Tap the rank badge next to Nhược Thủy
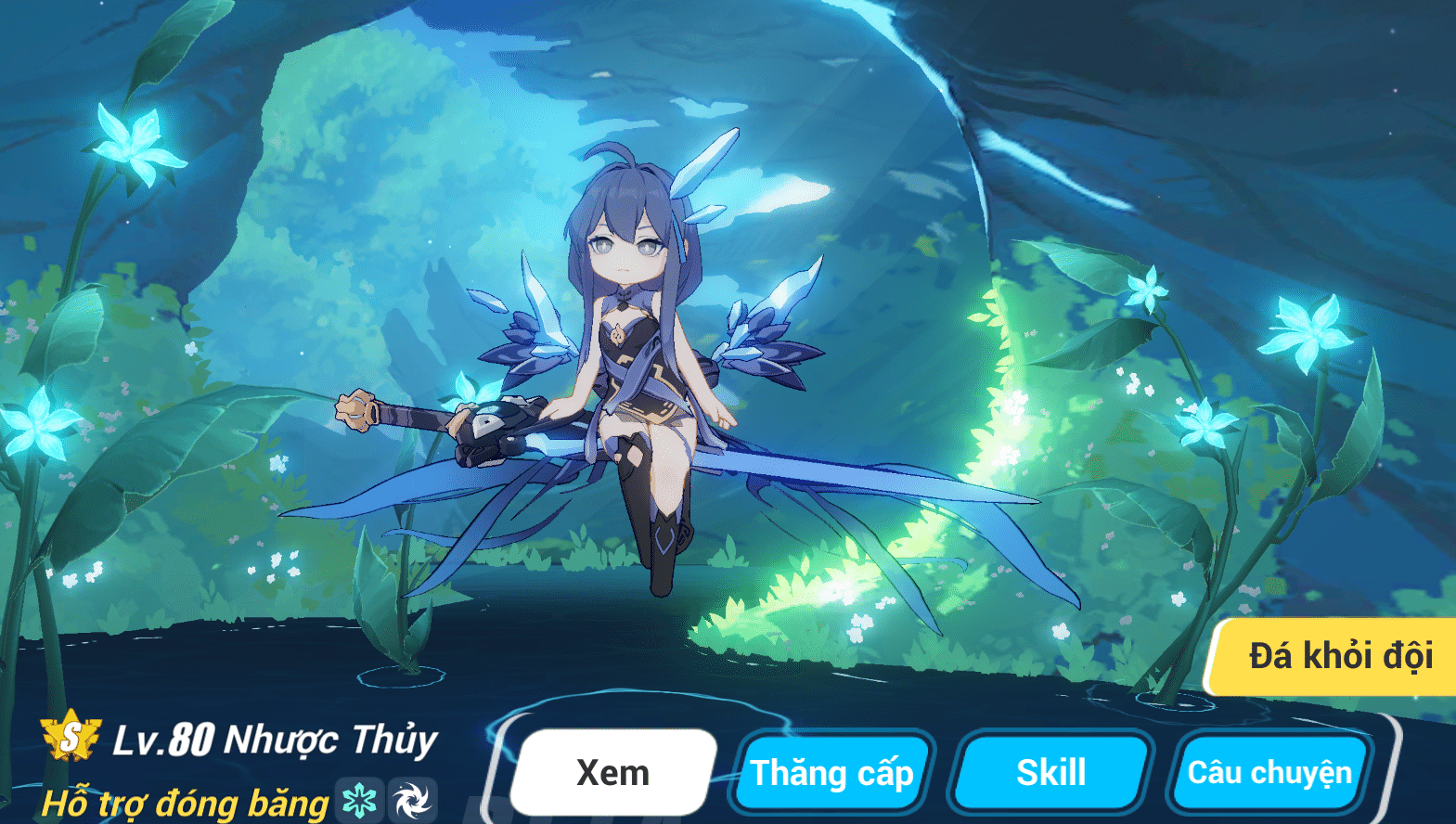1456x824 pixels. pyautogui.click(x=70, y=740)
